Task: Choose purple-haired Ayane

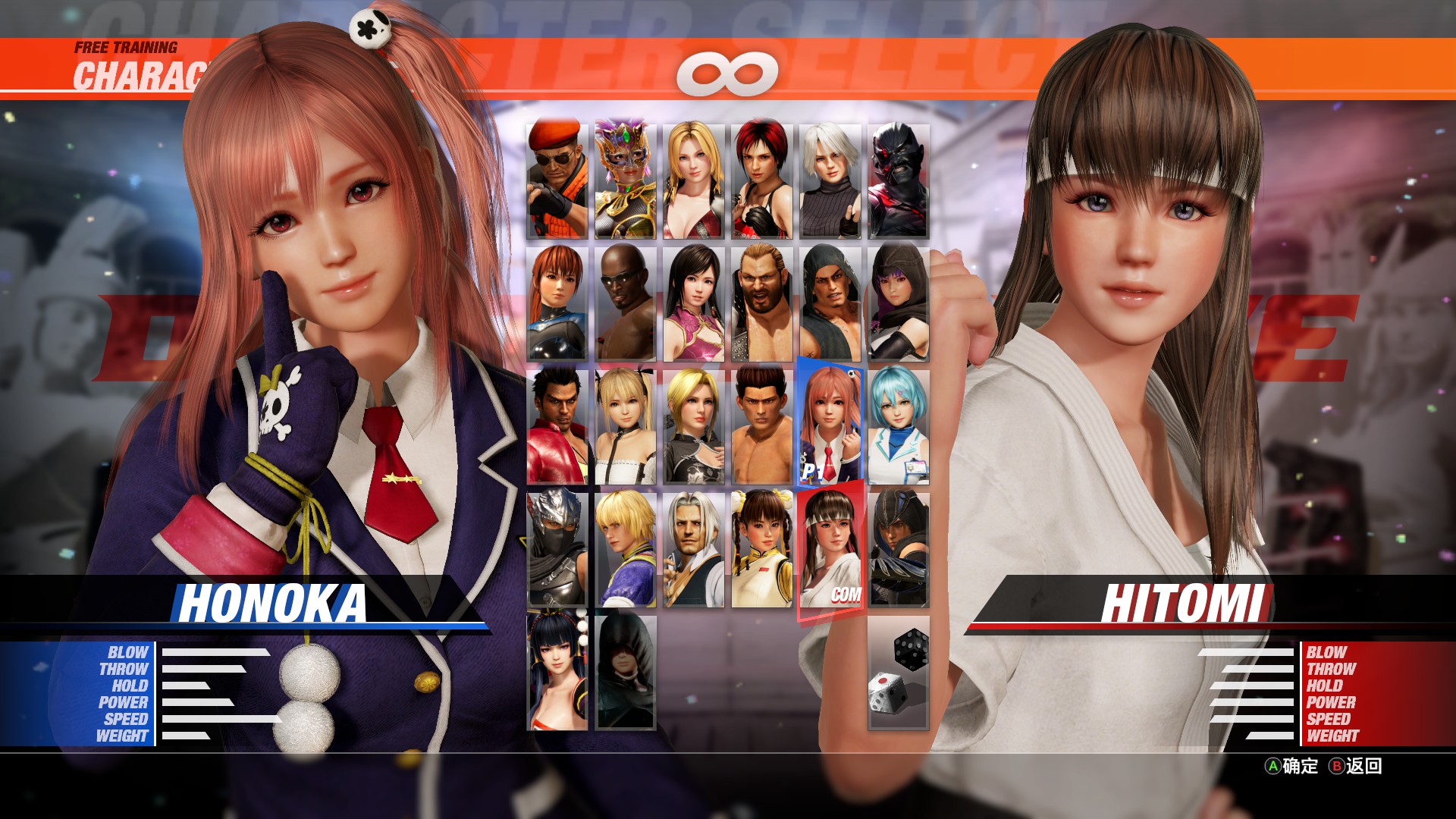Action: [x=899, y=303]
